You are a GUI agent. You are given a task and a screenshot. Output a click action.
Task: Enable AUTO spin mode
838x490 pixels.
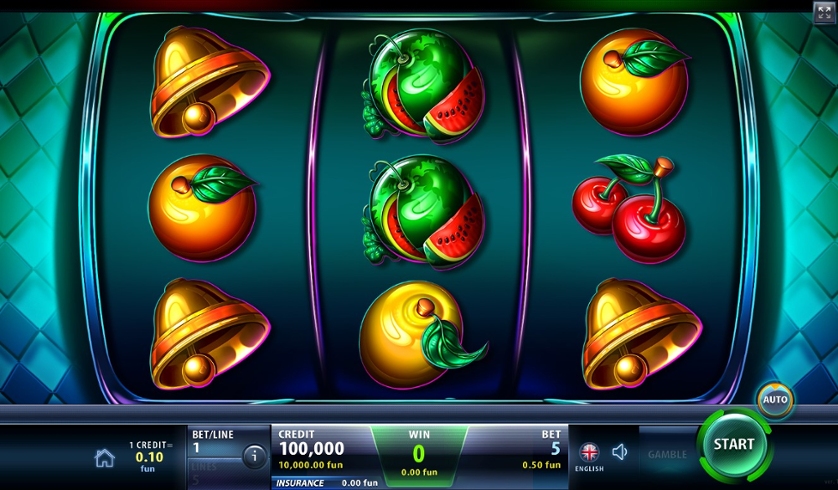(x=775, y=400)
